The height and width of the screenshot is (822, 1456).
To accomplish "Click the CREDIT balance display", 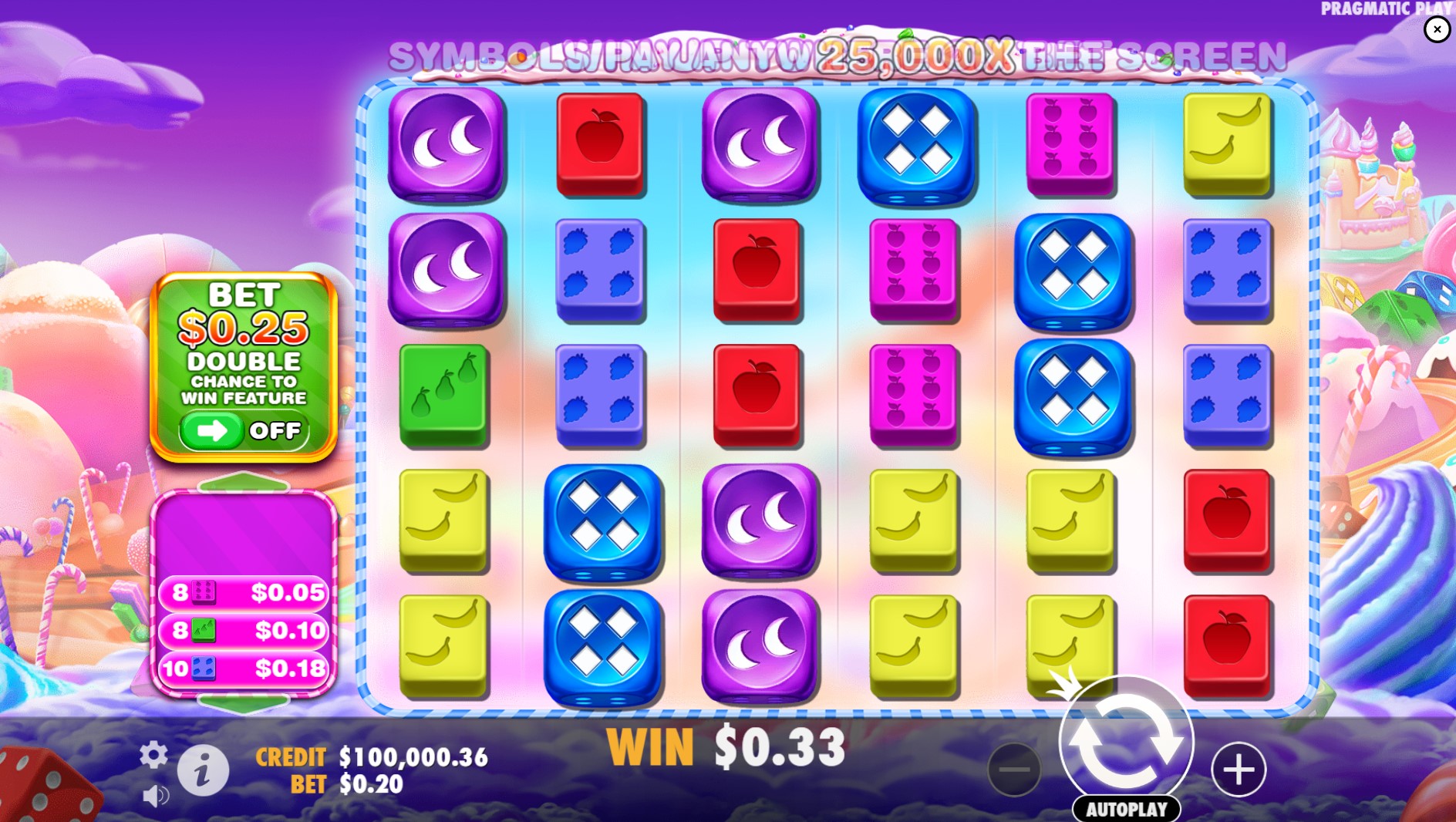I will pos(373,757).
